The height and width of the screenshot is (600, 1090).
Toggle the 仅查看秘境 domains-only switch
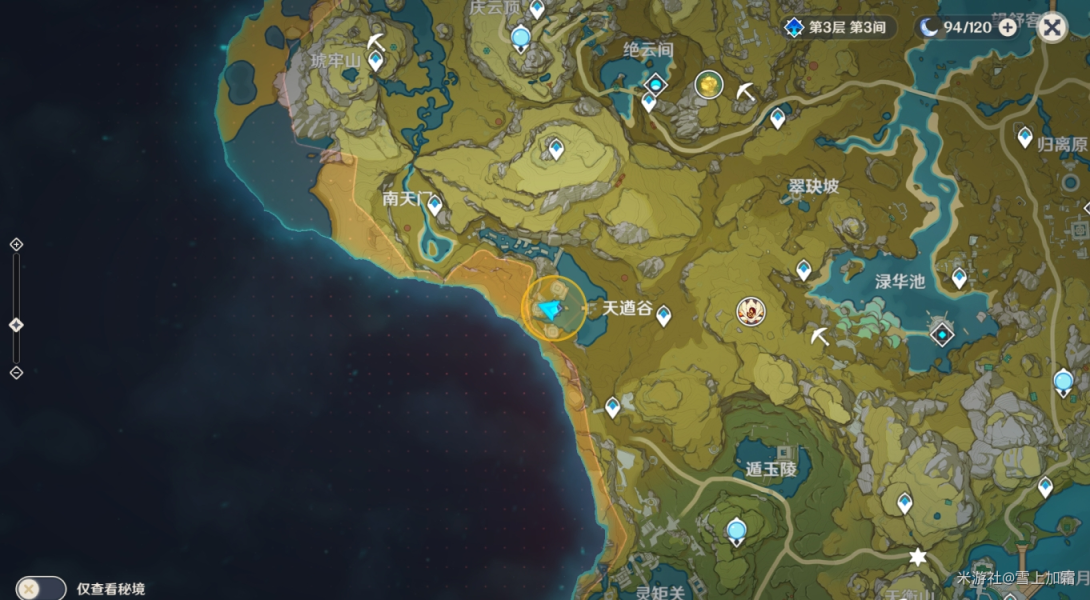point(40,589)
